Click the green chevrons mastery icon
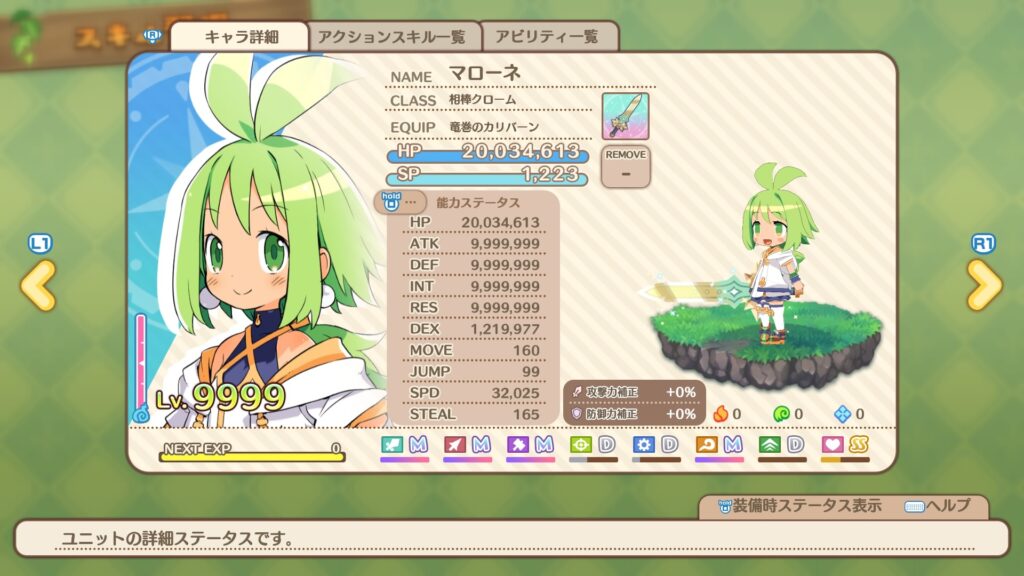This screenshot has height=576, width=1024. (x=769, y=444)
